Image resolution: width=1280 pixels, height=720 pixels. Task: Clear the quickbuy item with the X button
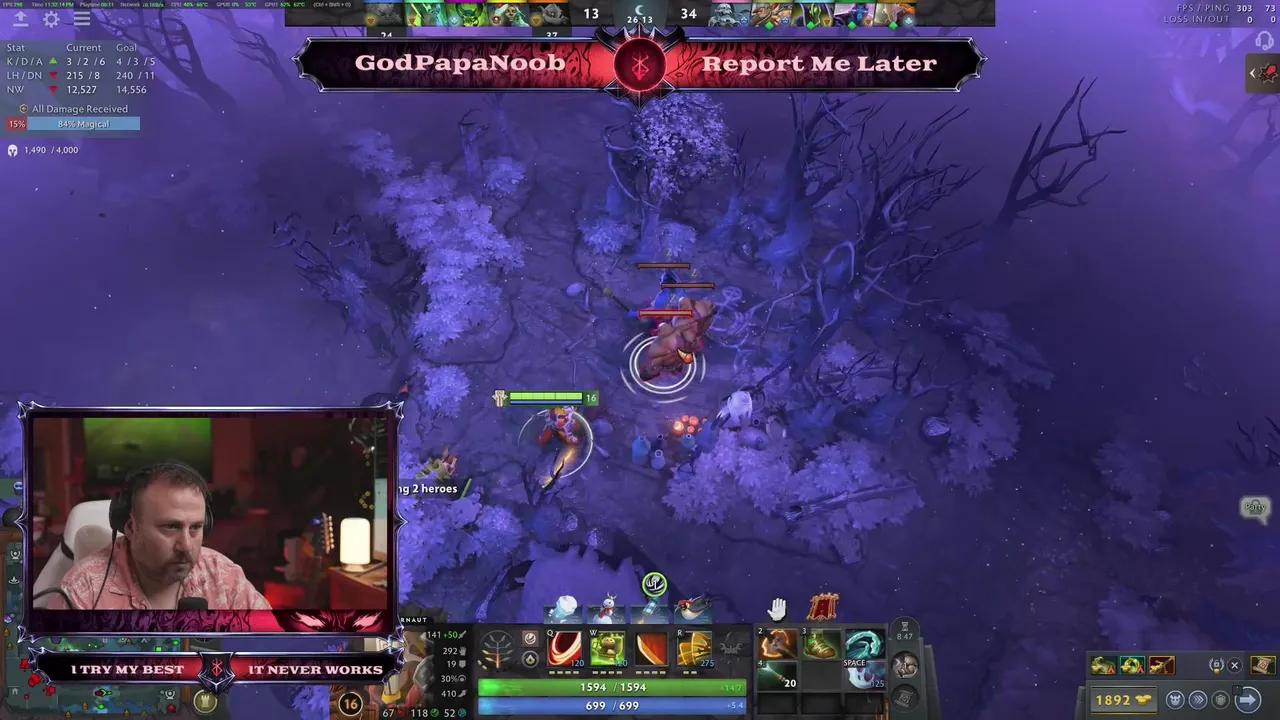pos(1234,665)
